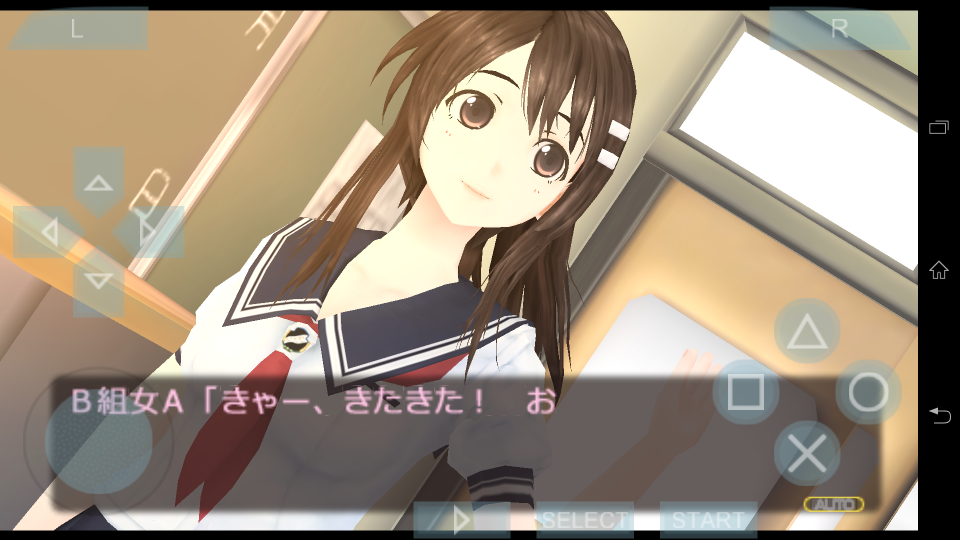This screenshot has width=960, height=540.
Task: Tap the D-pad down arrow
Action: [98, 281]
